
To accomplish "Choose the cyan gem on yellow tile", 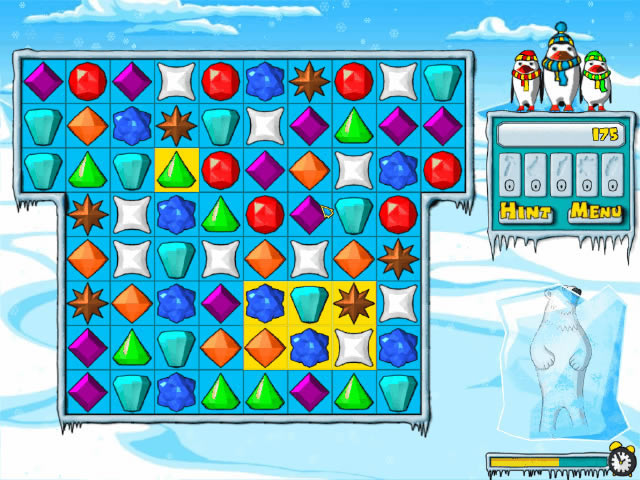I will point(309,301).
